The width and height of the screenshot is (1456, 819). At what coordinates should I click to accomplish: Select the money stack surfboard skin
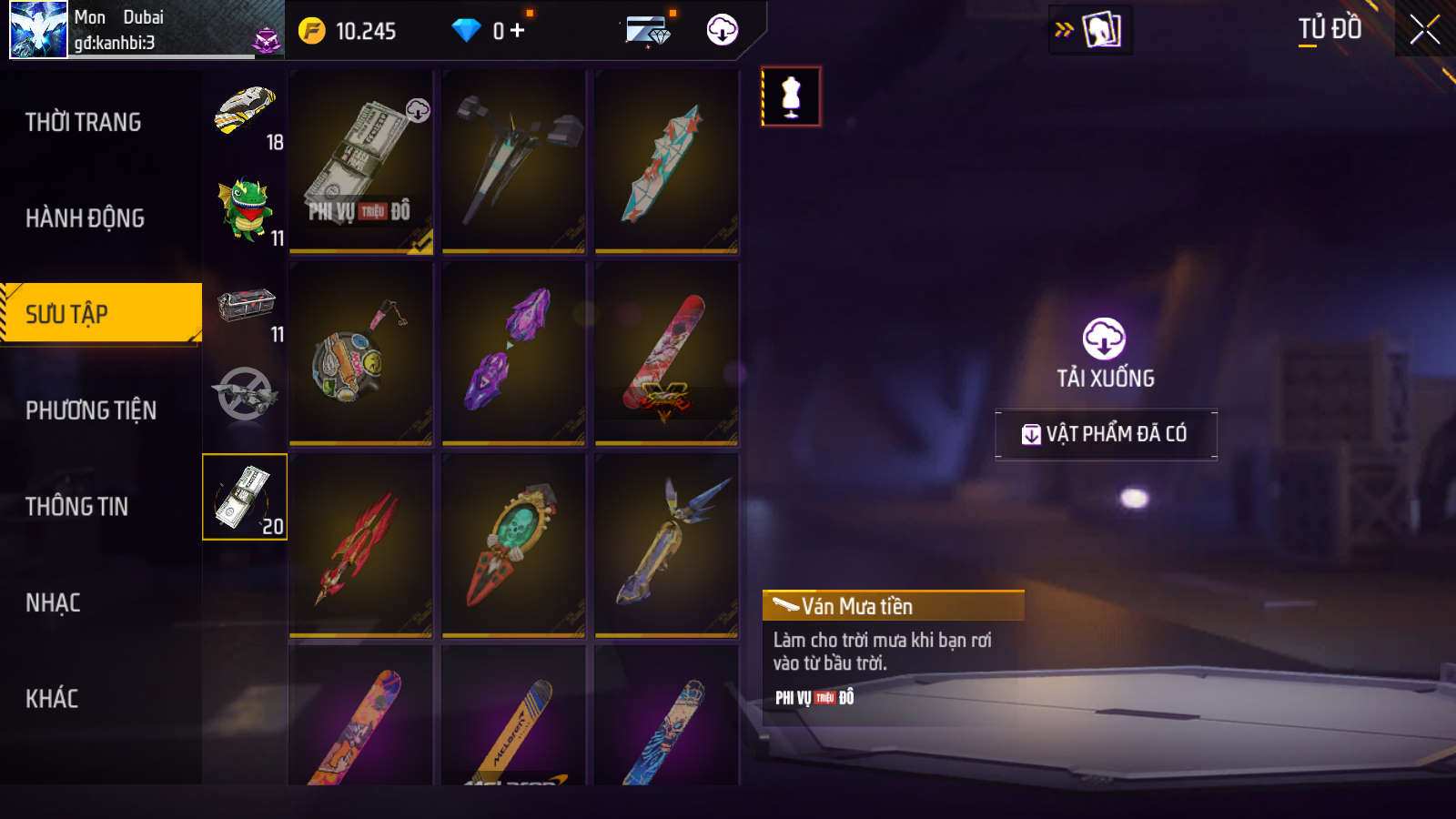(x=361, y=162)
